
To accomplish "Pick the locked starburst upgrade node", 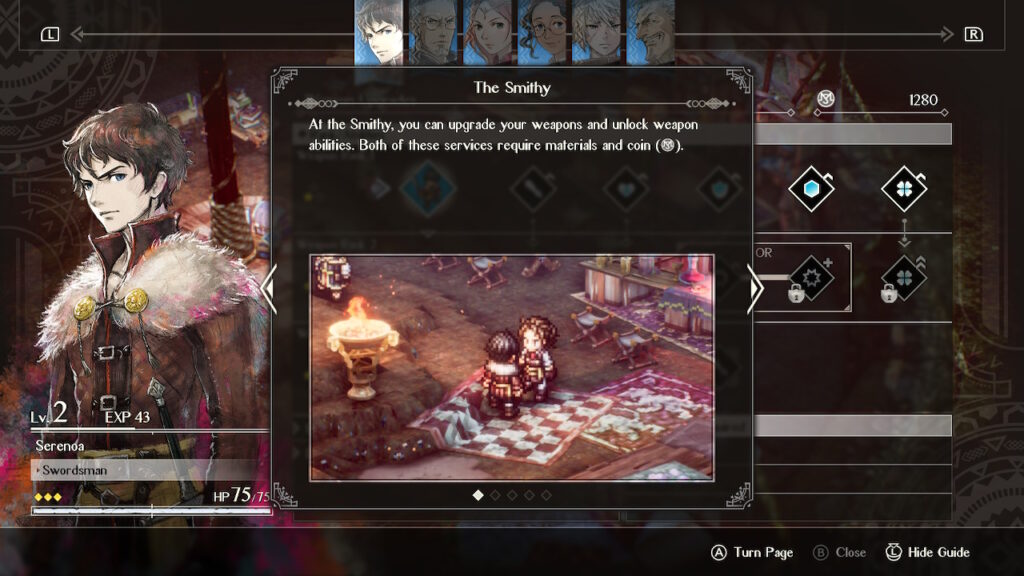I will click(811, 277).
